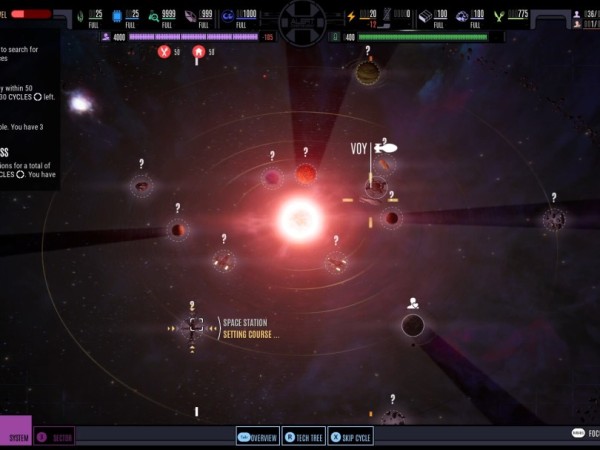Select the Space Station target marker

196,324
